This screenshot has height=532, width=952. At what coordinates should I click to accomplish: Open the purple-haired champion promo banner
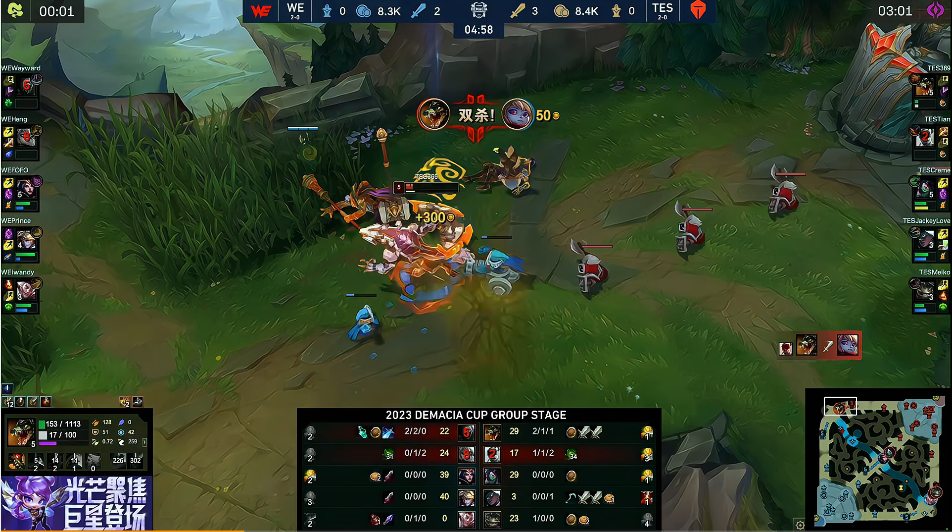(x=76, y=503)
